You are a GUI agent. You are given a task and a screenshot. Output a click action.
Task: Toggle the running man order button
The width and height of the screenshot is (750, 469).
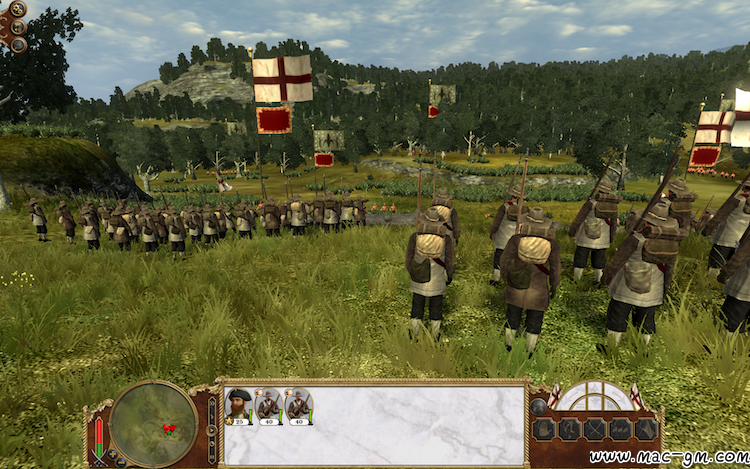pyautogui.click(x=567, y=429)
